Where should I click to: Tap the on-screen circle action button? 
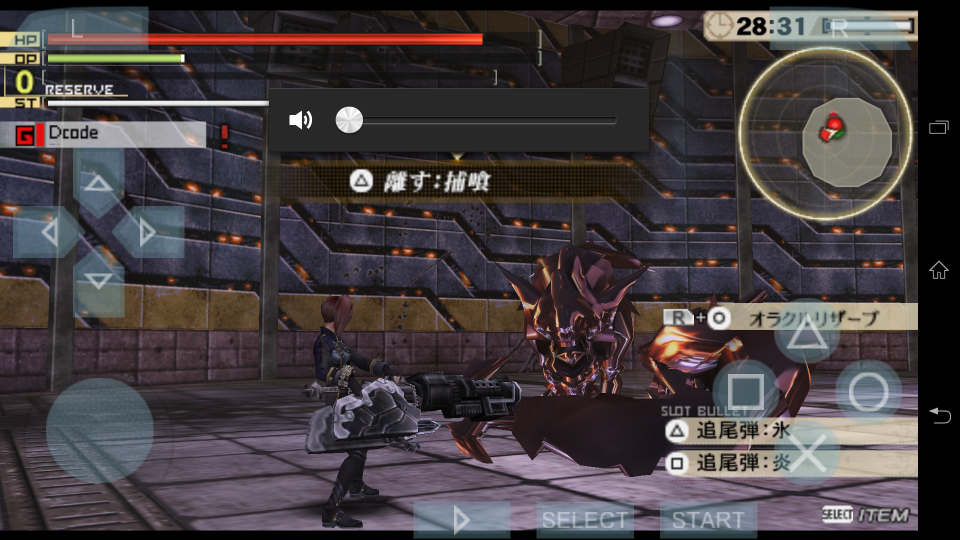tap(868, 392)
